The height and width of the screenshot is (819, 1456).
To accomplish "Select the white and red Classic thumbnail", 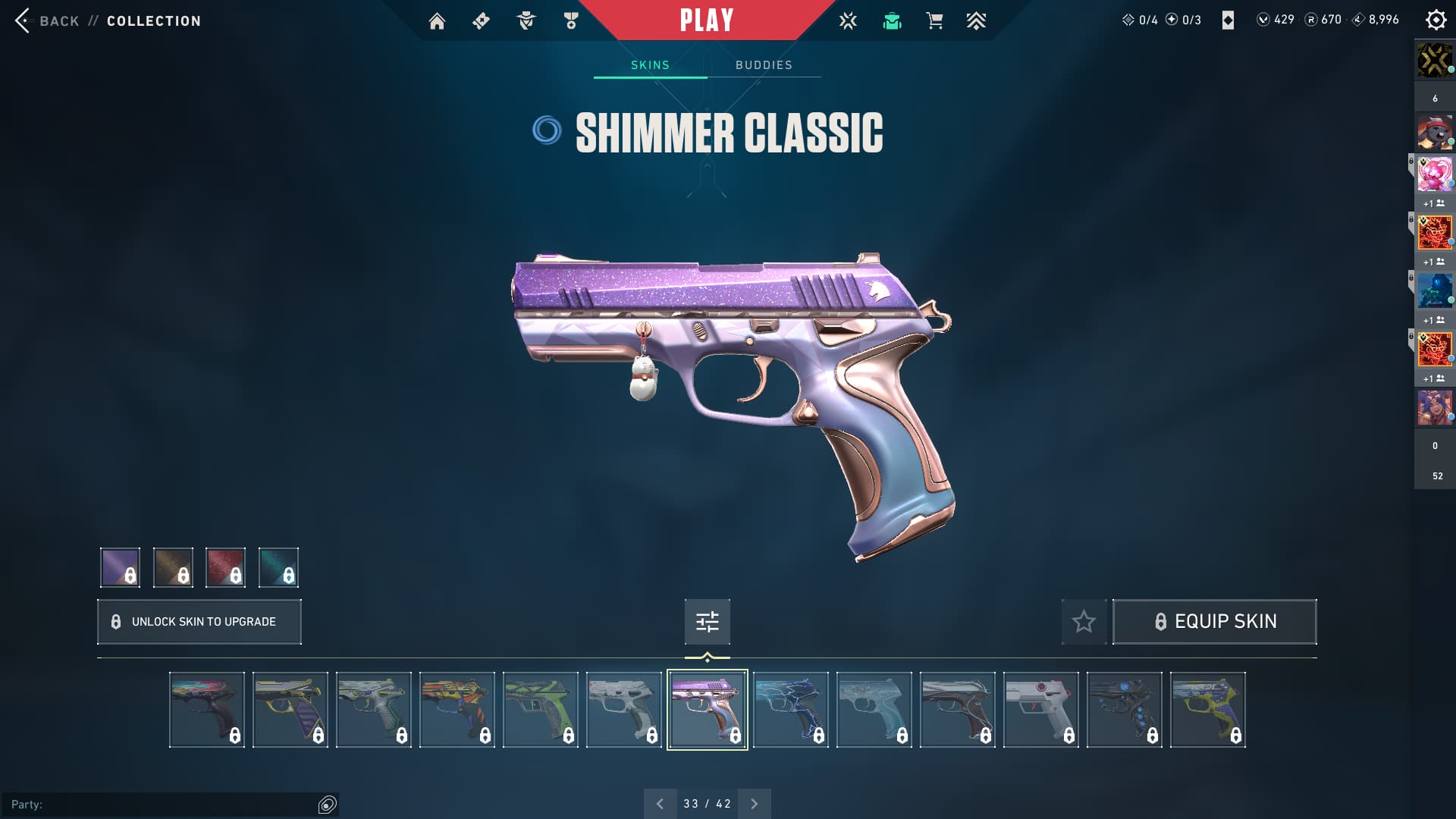I will [1040, 710].
